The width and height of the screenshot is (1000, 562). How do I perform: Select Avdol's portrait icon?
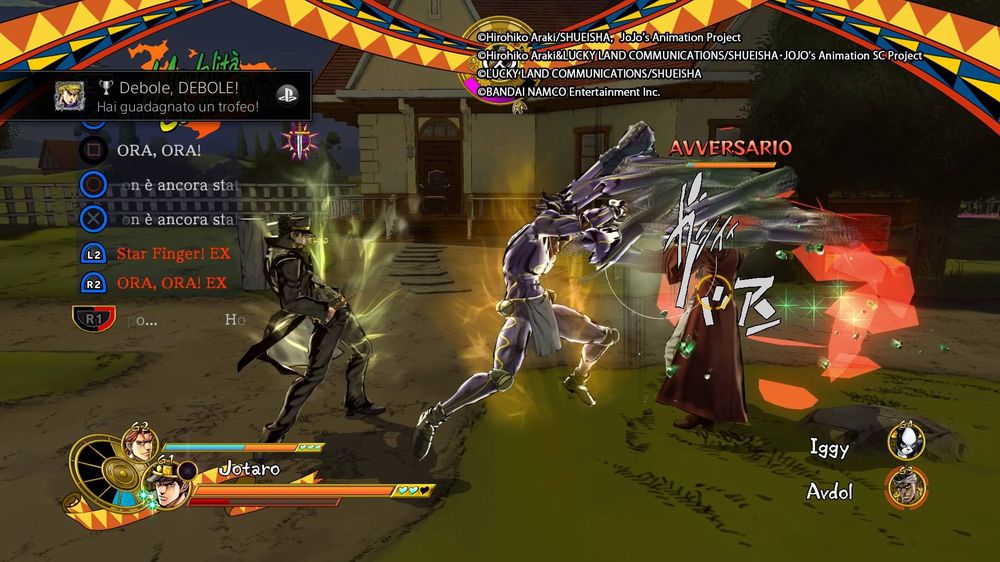point(906,489)
